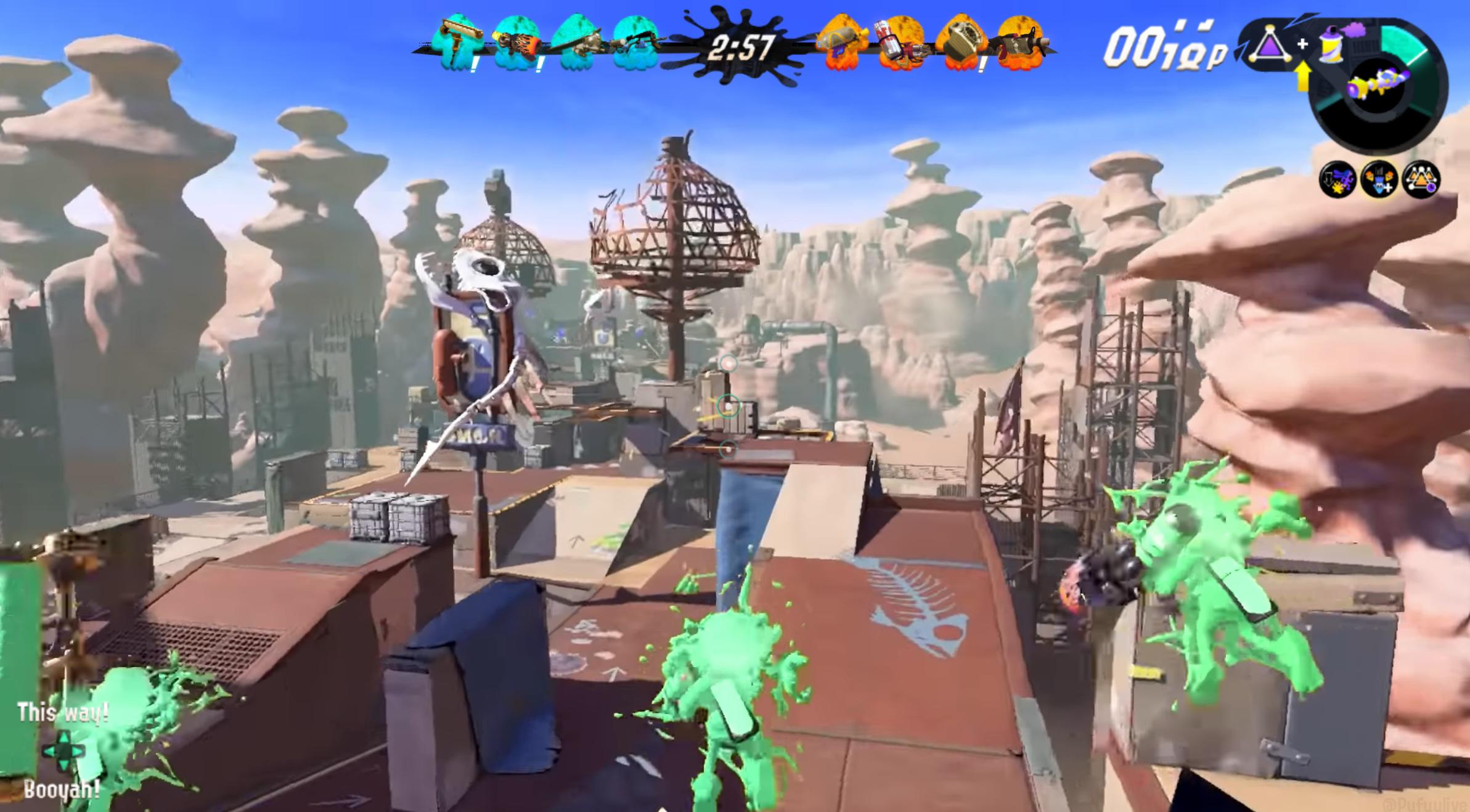Open the leftmost circular ability badge below the gauge
Screen dimensions: 1470x812
coord(1337,183)
